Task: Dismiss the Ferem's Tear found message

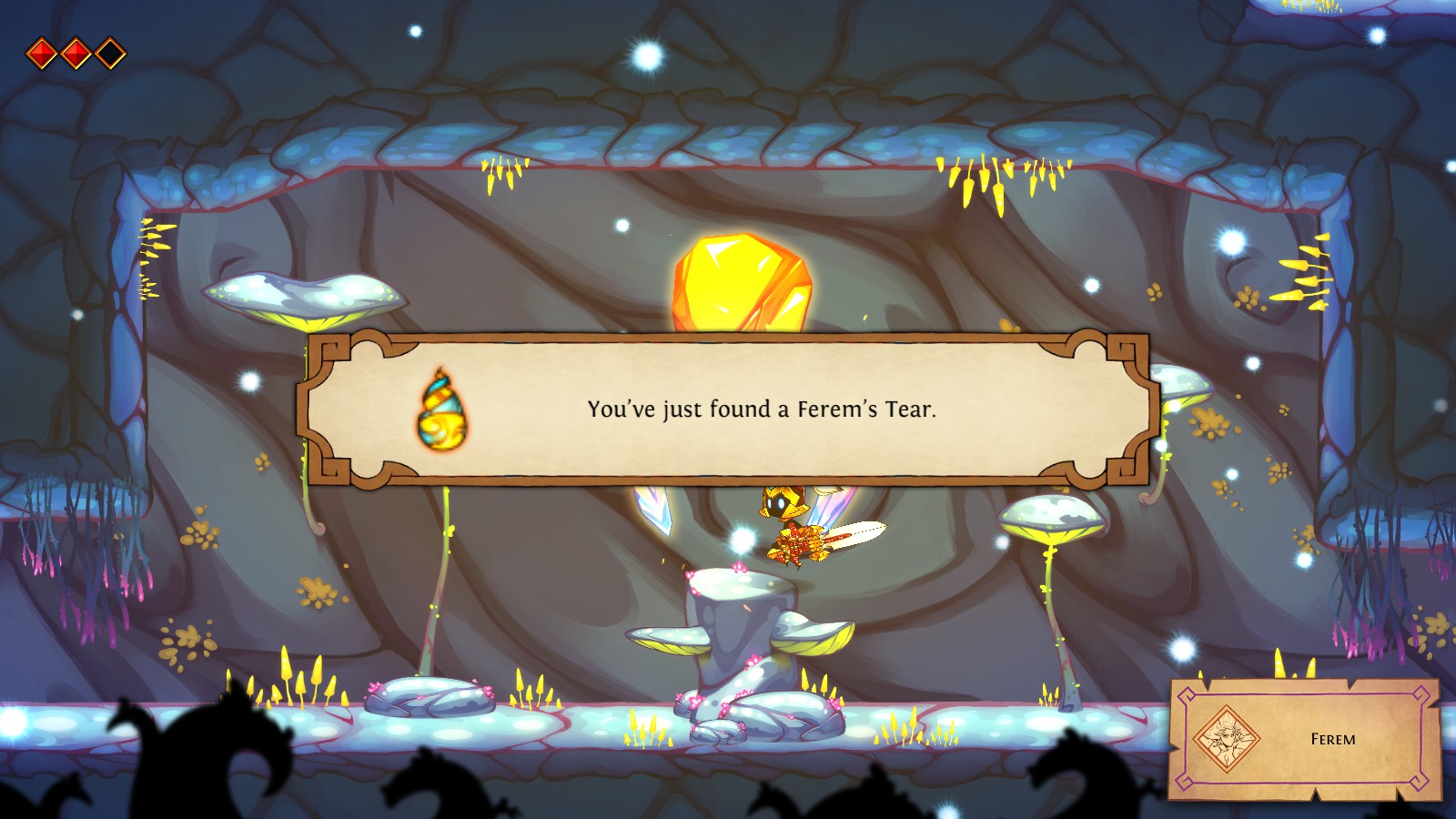Action: click(x=761, y=409)
